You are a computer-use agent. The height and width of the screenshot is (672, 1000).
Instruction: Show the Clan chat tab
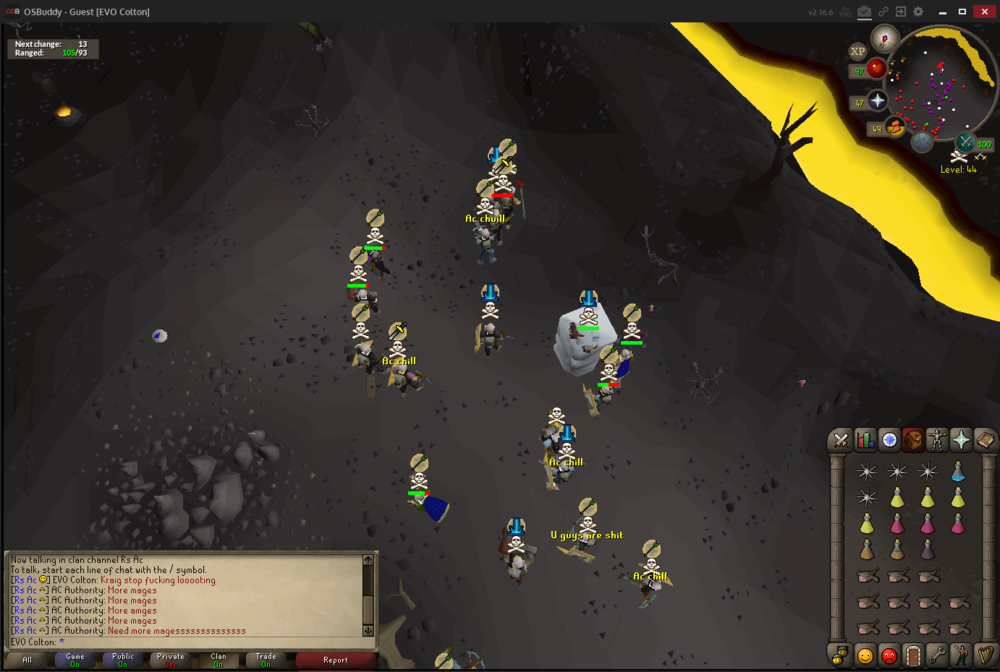[x=218, y=660]
